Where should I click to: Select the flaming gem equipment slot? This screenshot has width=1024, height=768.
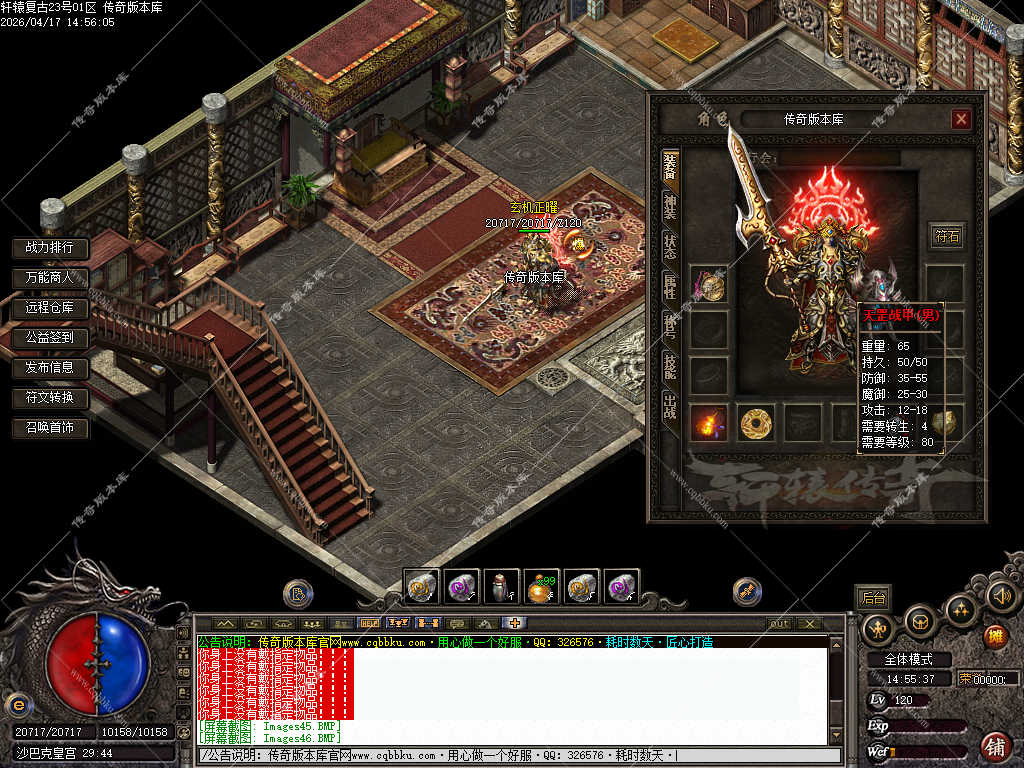(709, 423)
